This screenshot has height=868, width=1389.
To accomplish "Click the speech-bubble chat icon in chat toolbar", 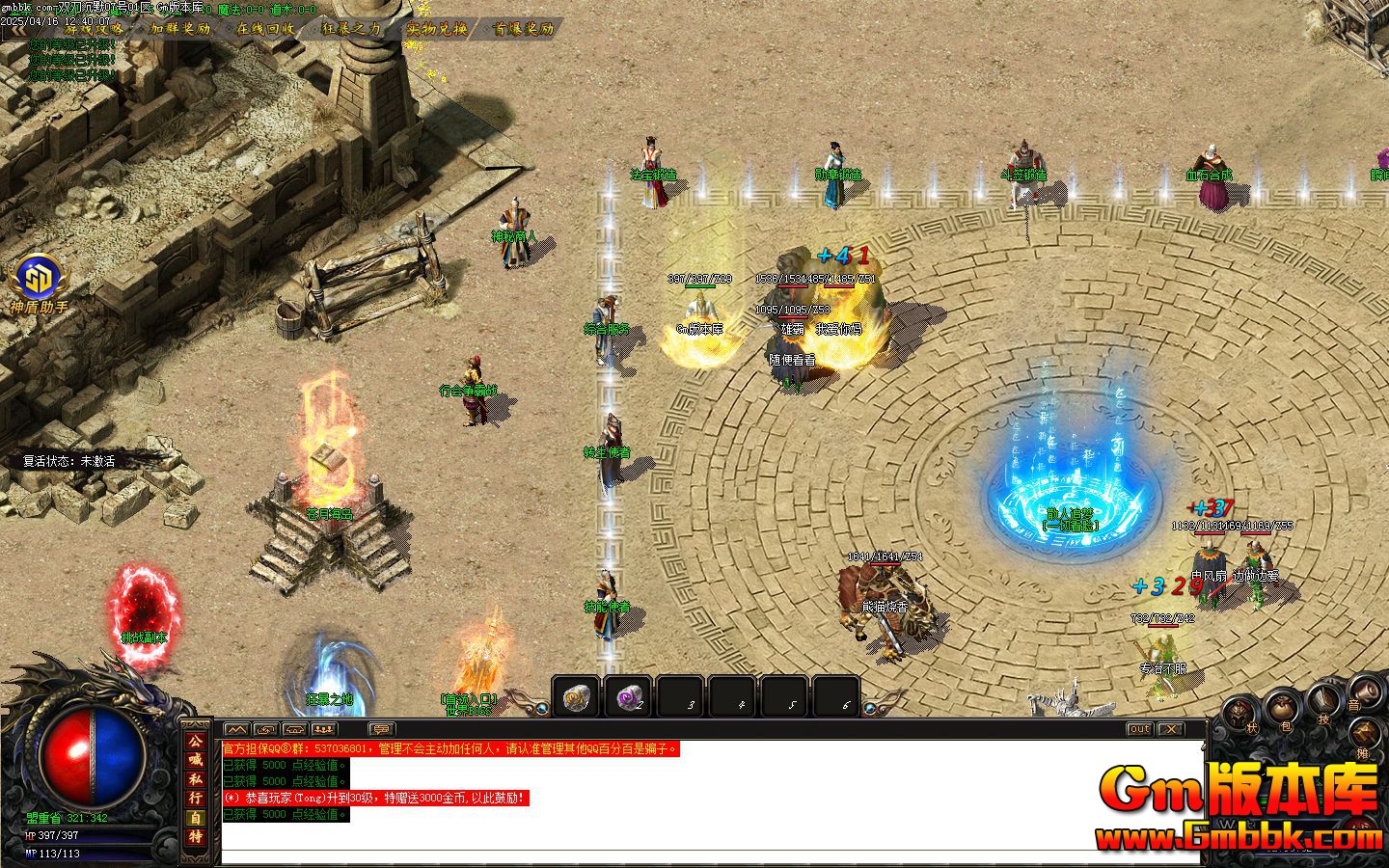I will point(380,729).
